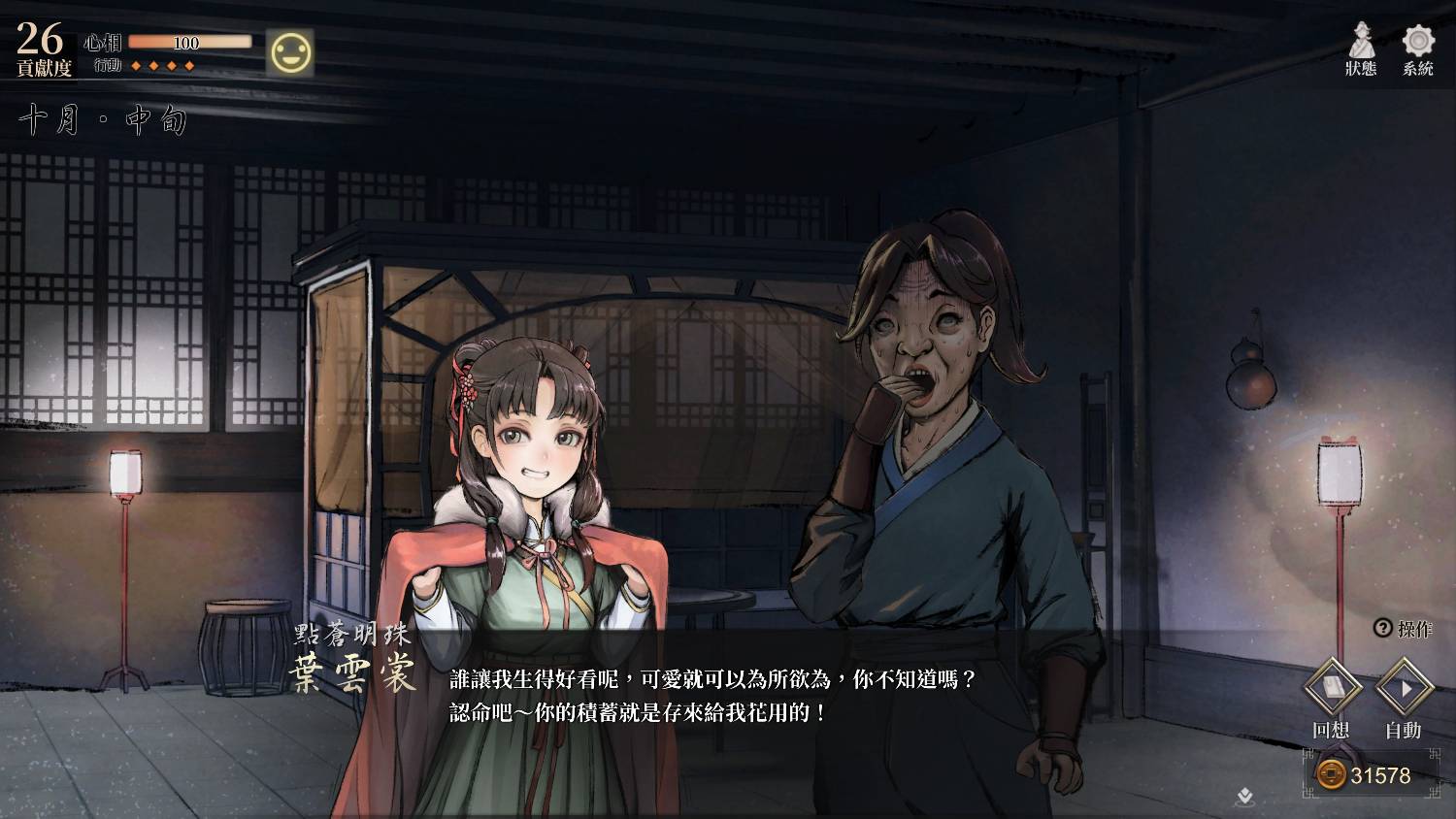Select the 十月·中旬 date label
Screen dimensions: 1456x819
pos(102,116)
